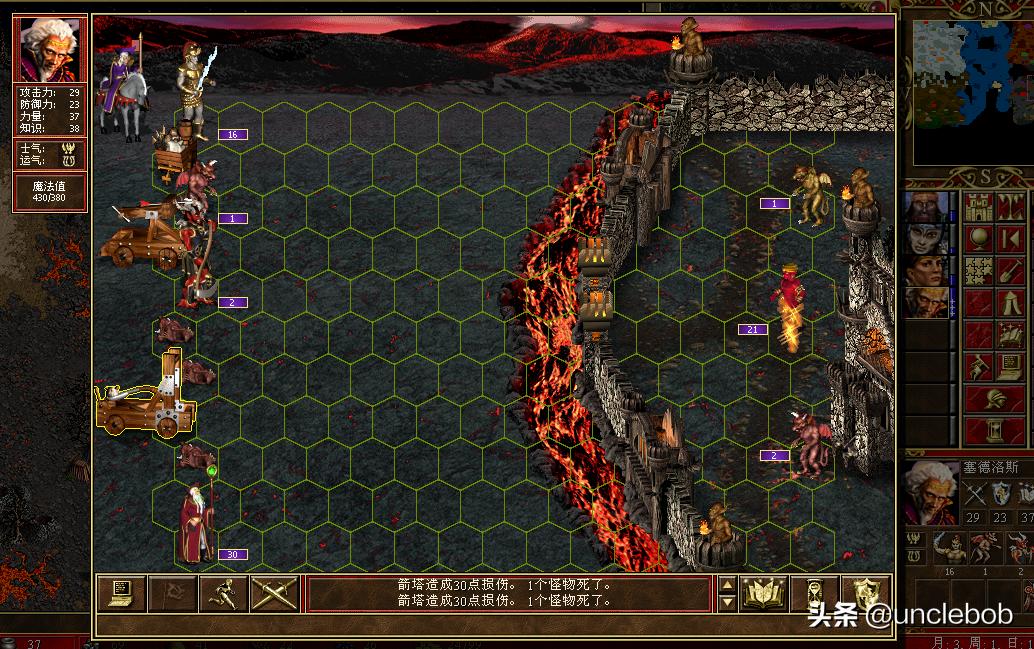
Task: Open the quest log globe button
Action: pyautogui.click(x=979, y=239)
